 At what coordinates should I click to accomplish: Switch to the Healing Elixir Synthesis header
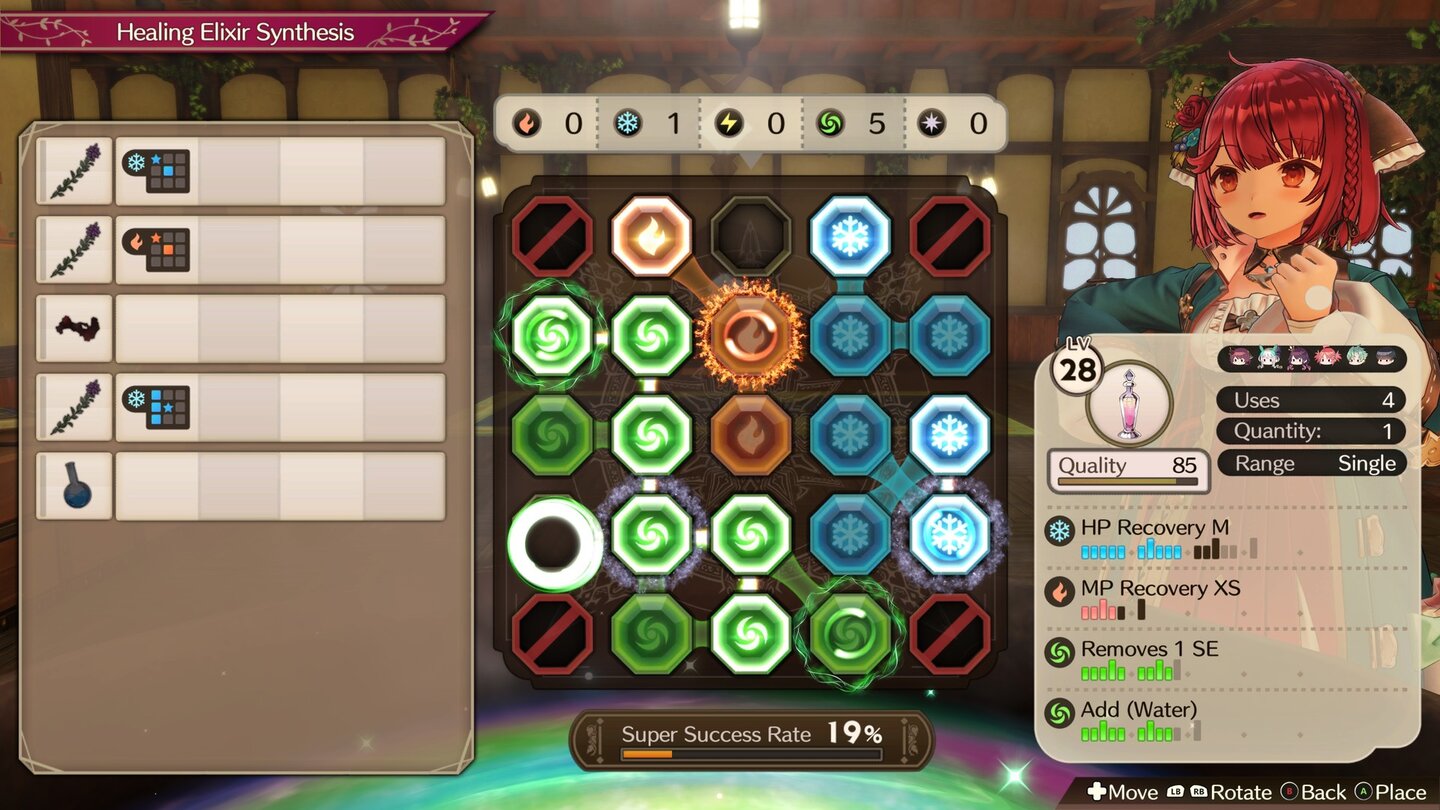pyautogui.click(x=233, y=32)
